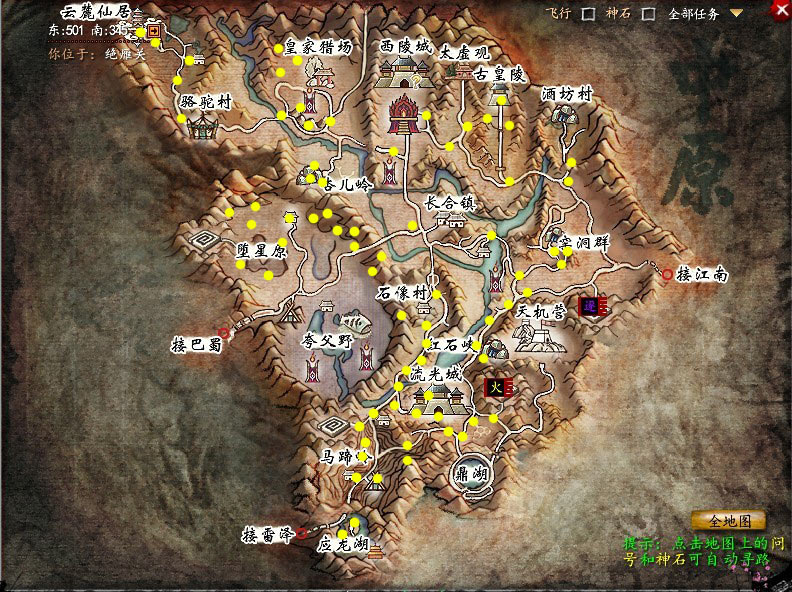Screen dimensions: 792x592
Task: Toggle the 飞行 checkbox
Action: 616,14
